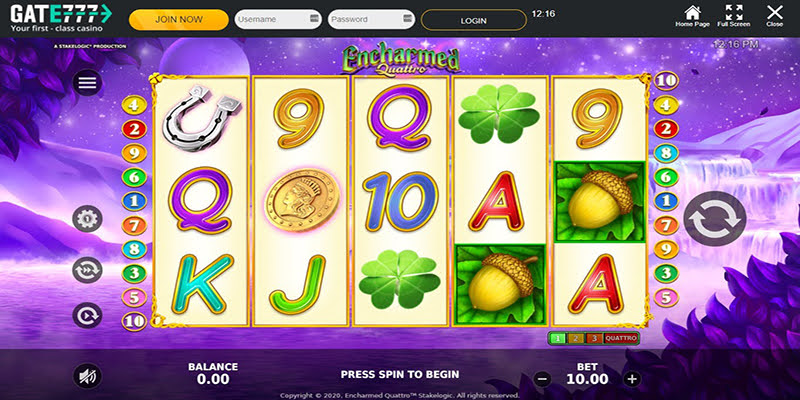Switch to Full Screen mode

(x=734, y=16)
